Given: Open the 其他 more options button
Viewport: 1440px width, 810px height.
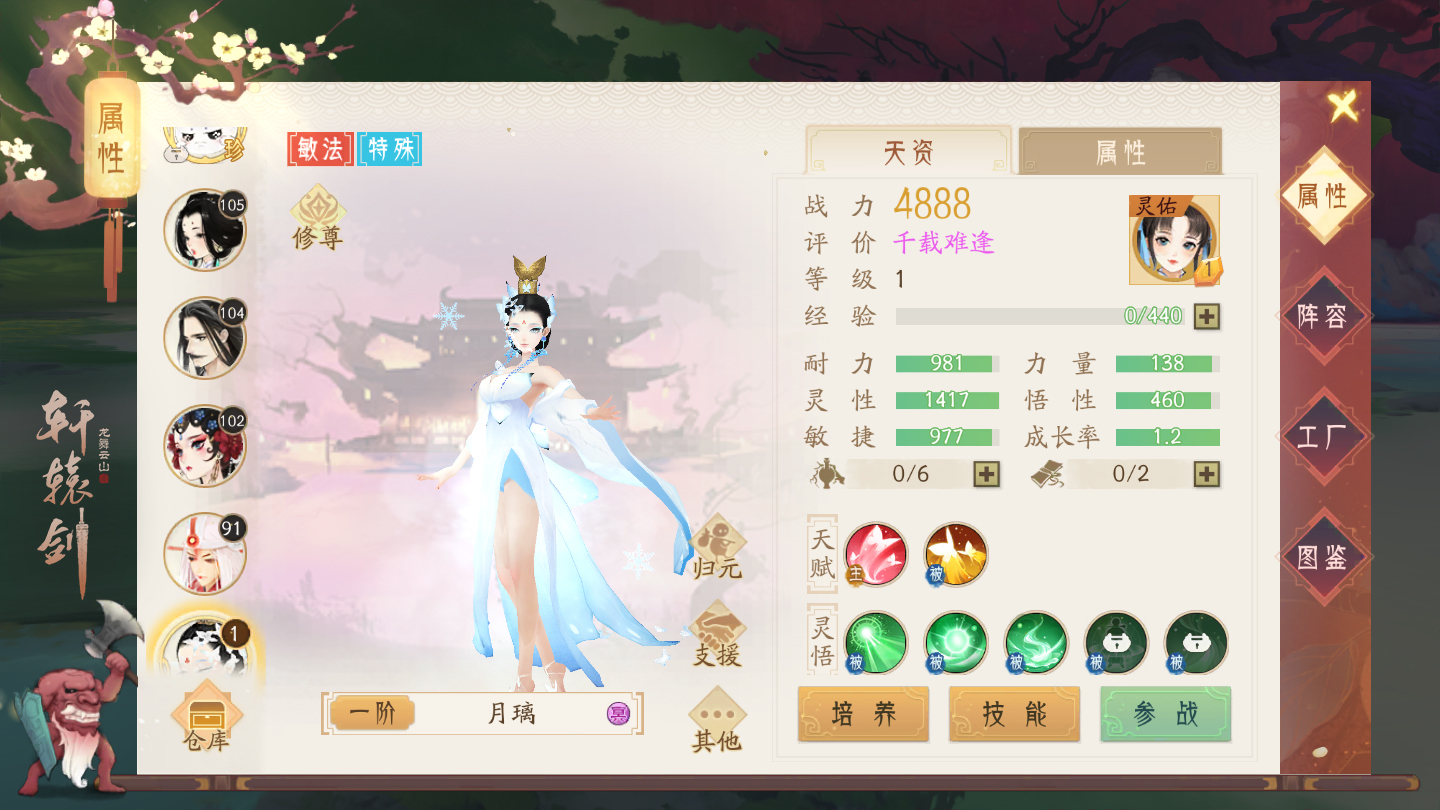Looking at the screenshot, I should (x=717, y=721).
